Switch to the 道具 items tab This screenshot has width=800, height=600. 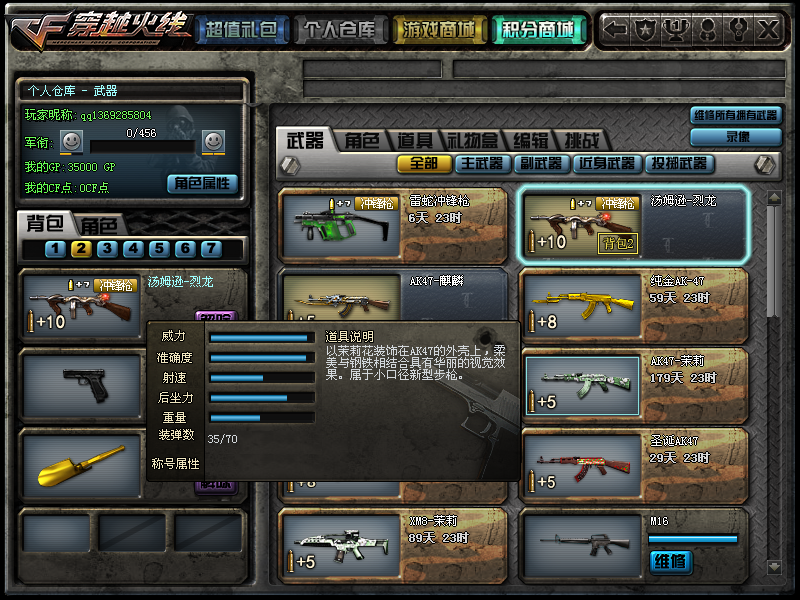[415, 141]
